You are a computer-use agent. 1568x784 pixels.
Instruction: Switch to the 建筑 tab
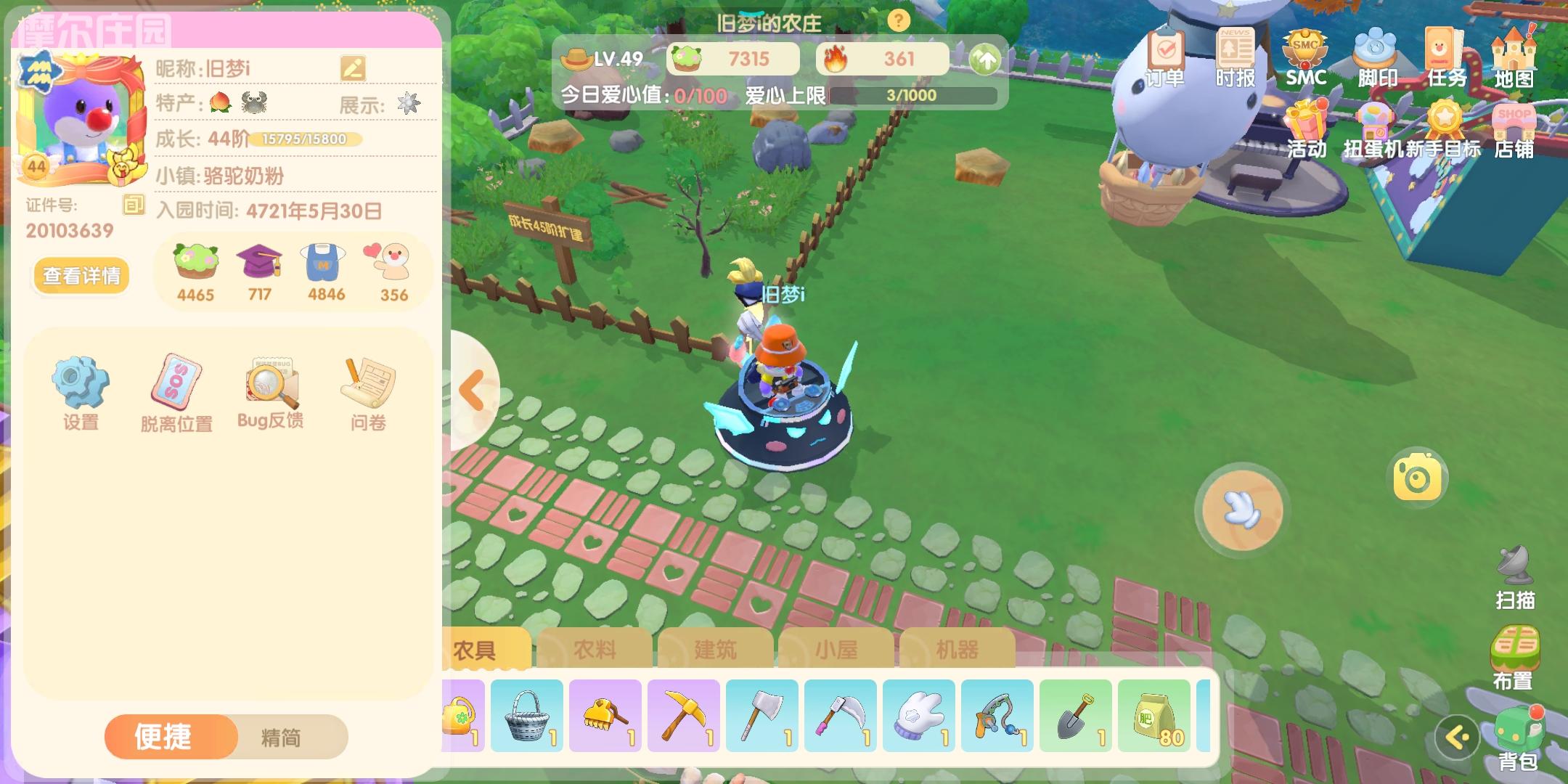(x=714, y=650)
